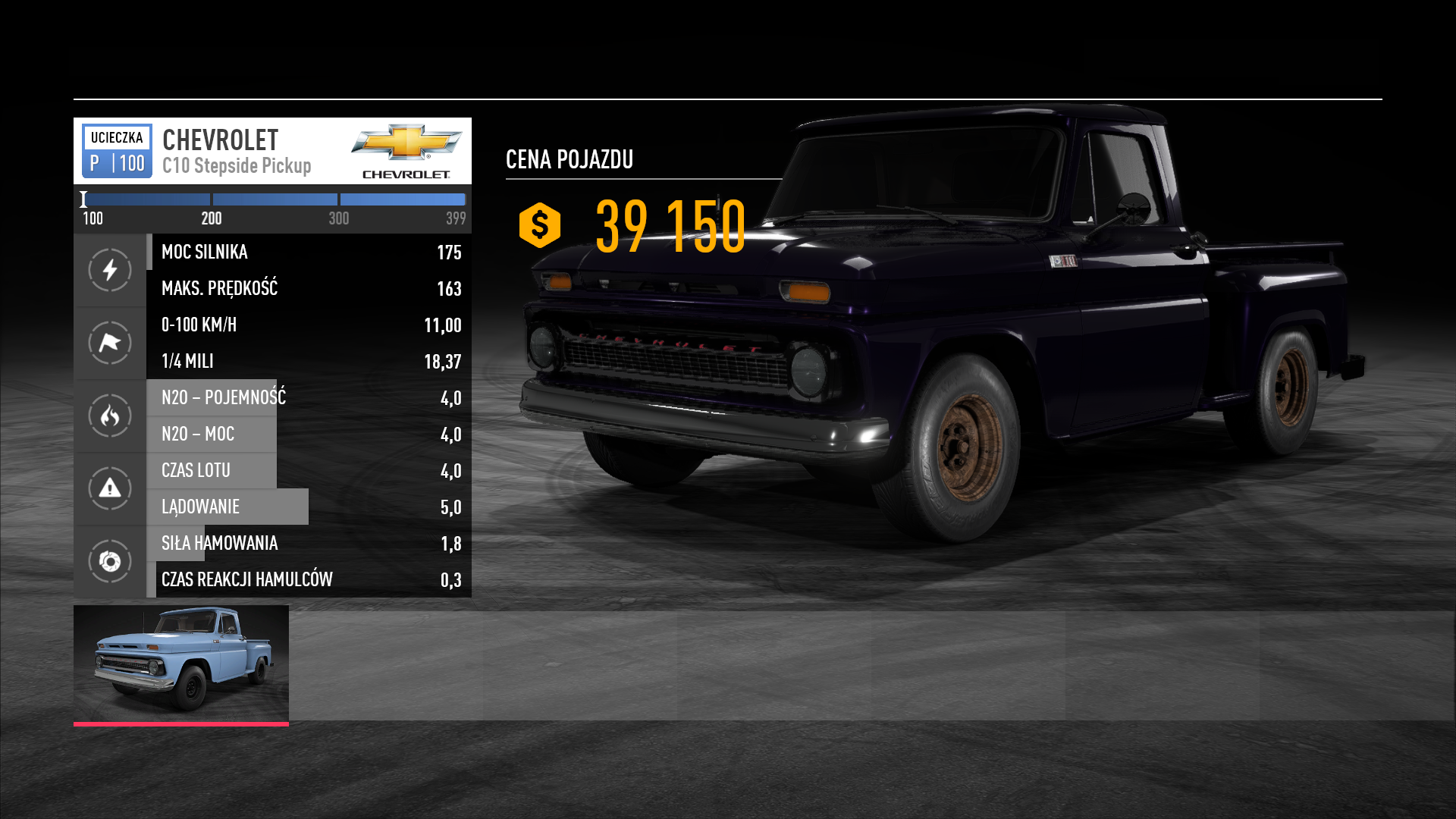The image size is (1456, 819).
Task: Click the brake disc stats icon
Action: point(110,561)
